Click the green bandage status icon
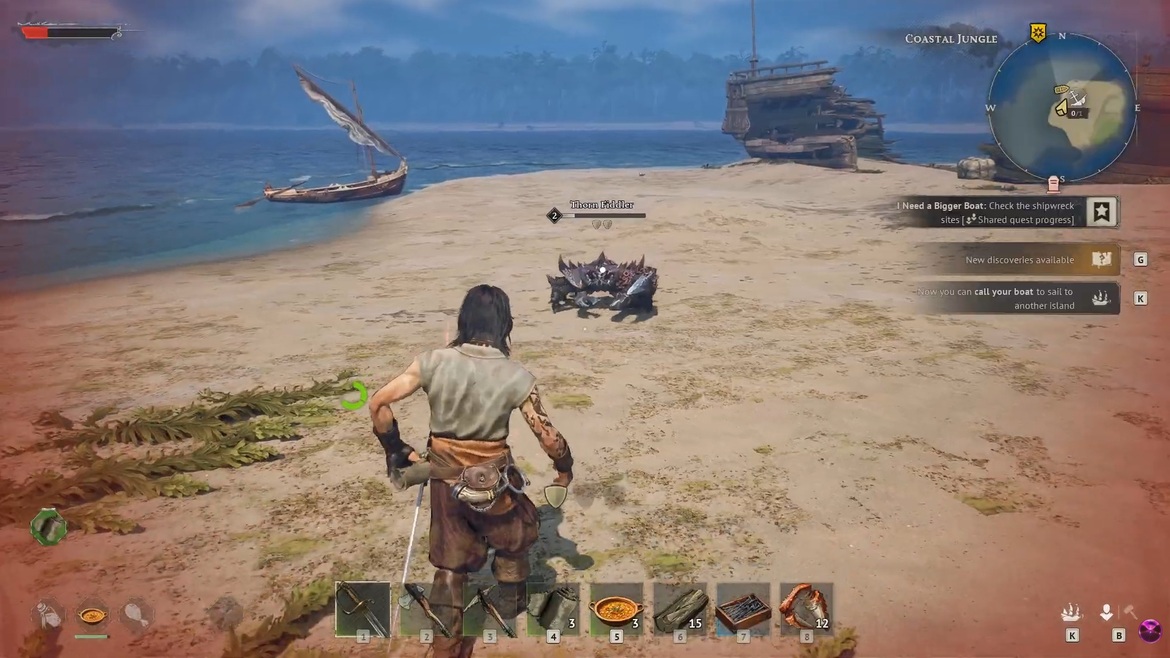This screenshot has height=658, width=1170. pyautogui.click(x=48, y=526)
